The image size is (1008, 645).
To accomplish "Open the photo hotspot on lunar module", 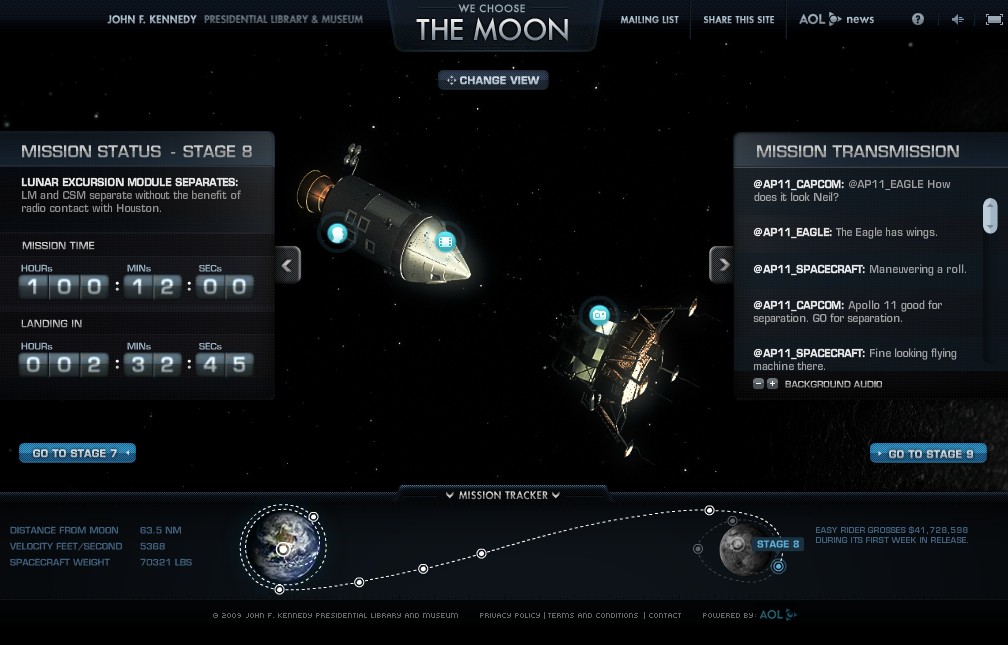I will click(599, 315).
